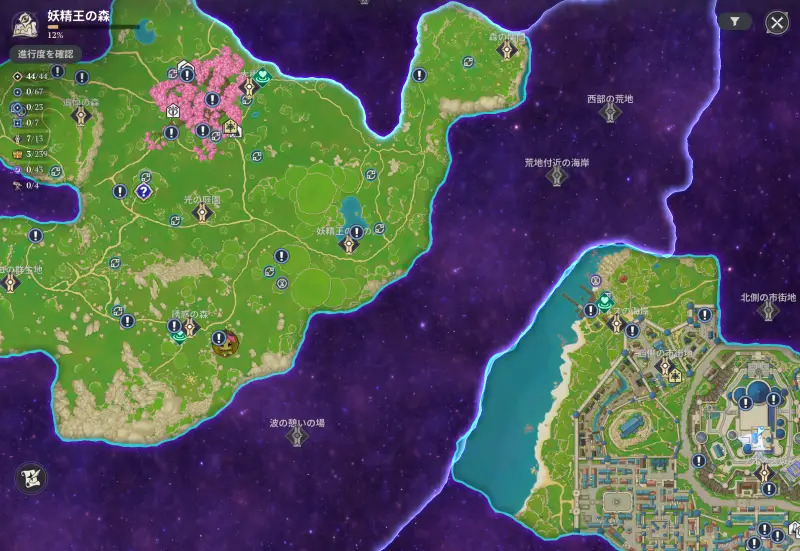Open the map marker filter
The image size is (800, 551).
pos(735,21)
